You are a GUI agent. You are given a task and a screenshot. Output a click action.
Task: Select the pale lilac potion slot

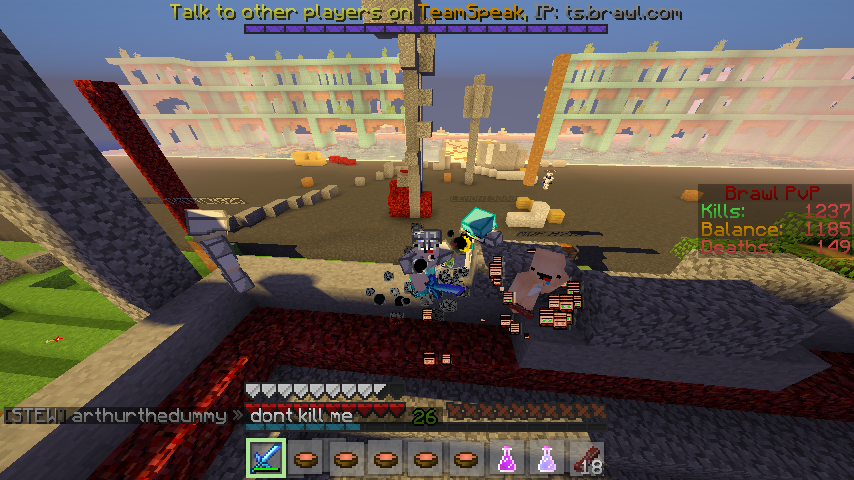pyautogui.click(x=546, y=458)
